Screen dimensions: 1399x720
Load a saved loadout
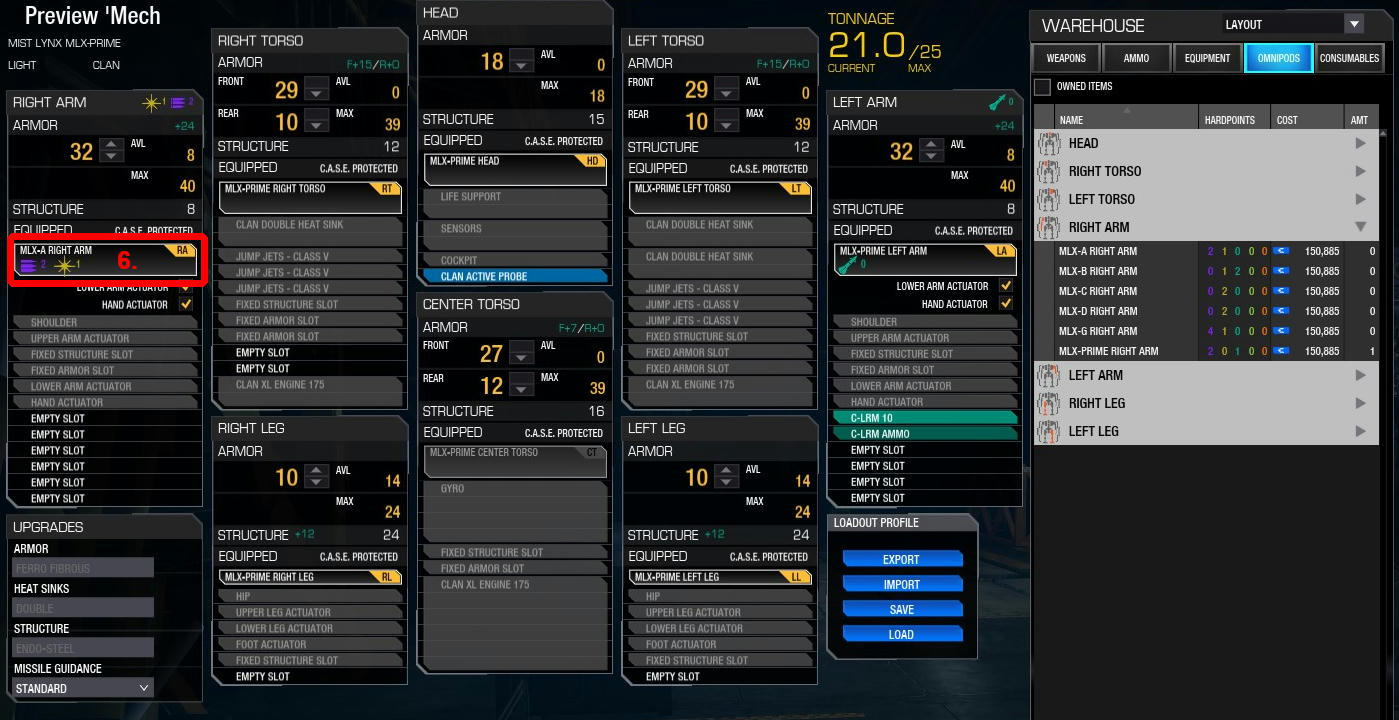coord(901,634)
